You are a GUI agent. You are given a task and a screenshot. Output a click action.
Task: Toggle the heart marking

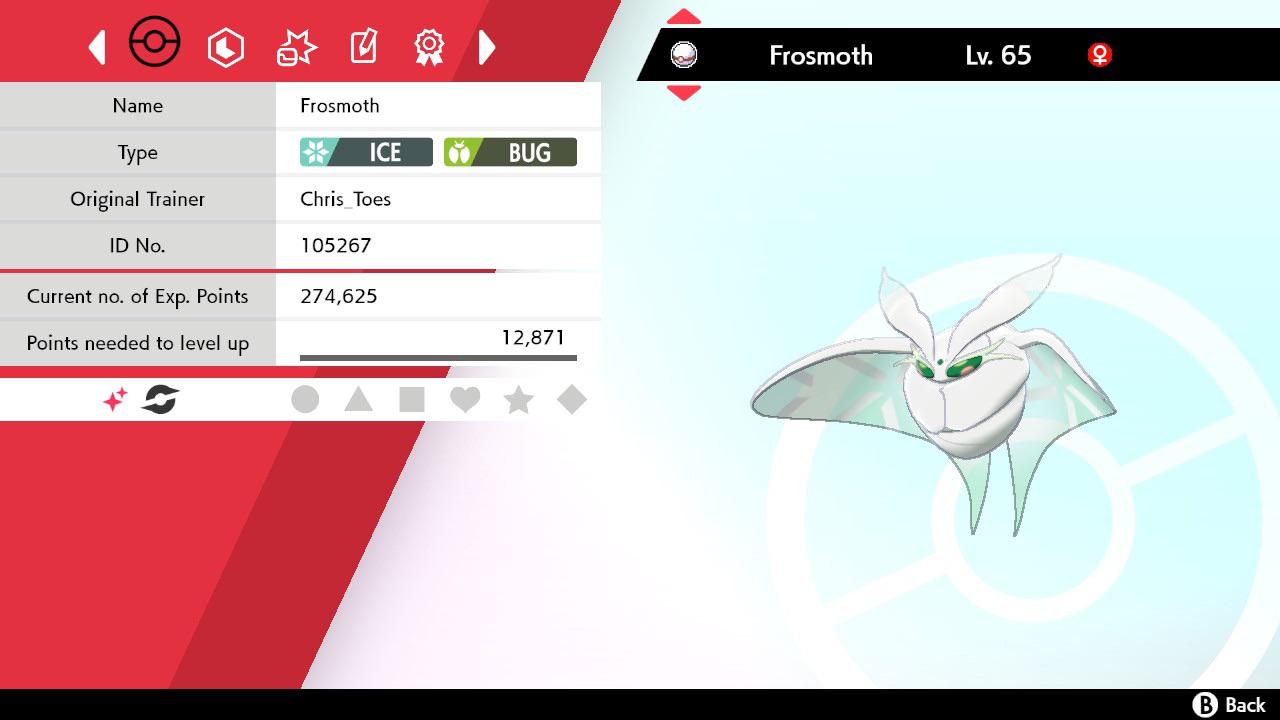coord(466,399)
